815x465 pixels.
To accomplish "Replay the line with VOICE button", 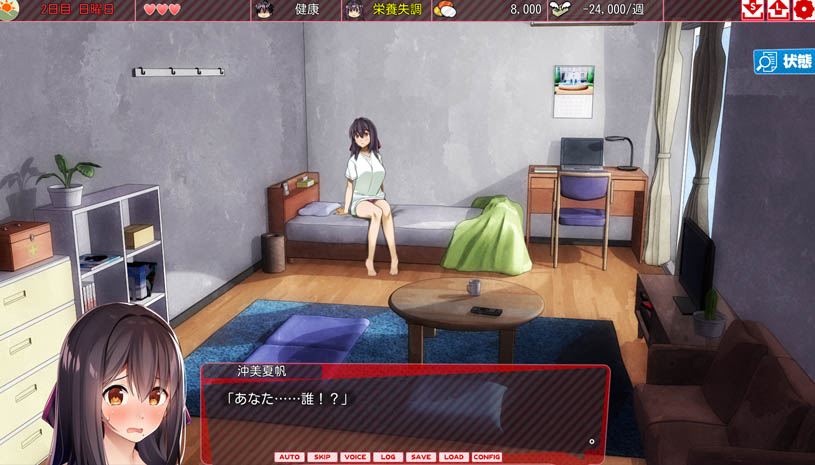I will click(x=355, y=457).
